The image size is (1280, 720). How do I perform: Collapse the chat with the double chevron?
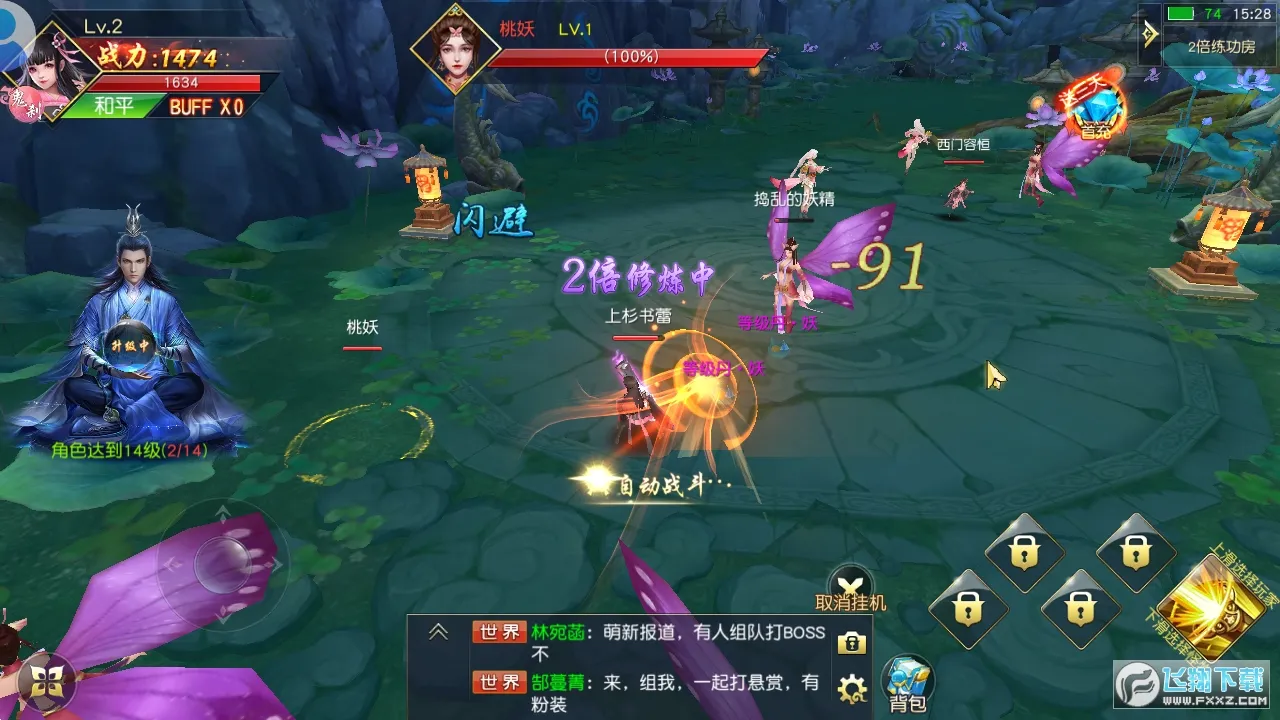(x=437, y=632)
